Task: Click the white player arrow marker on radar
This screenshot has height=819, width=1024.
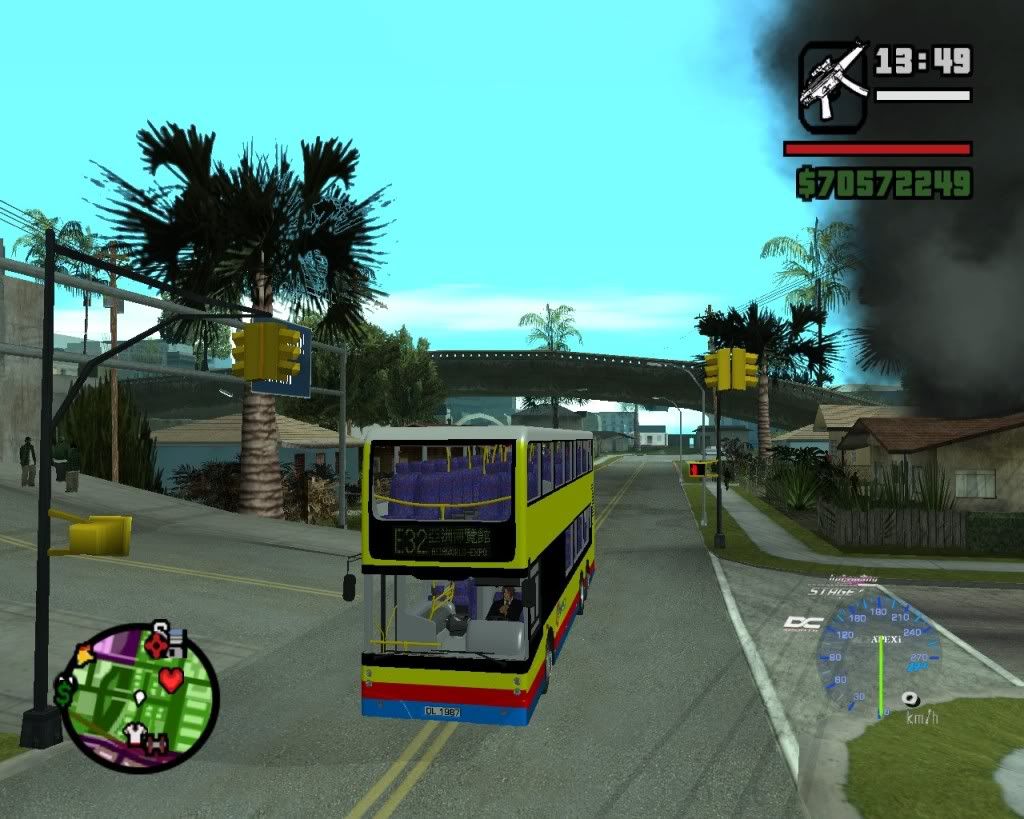Action: point(139,696)
